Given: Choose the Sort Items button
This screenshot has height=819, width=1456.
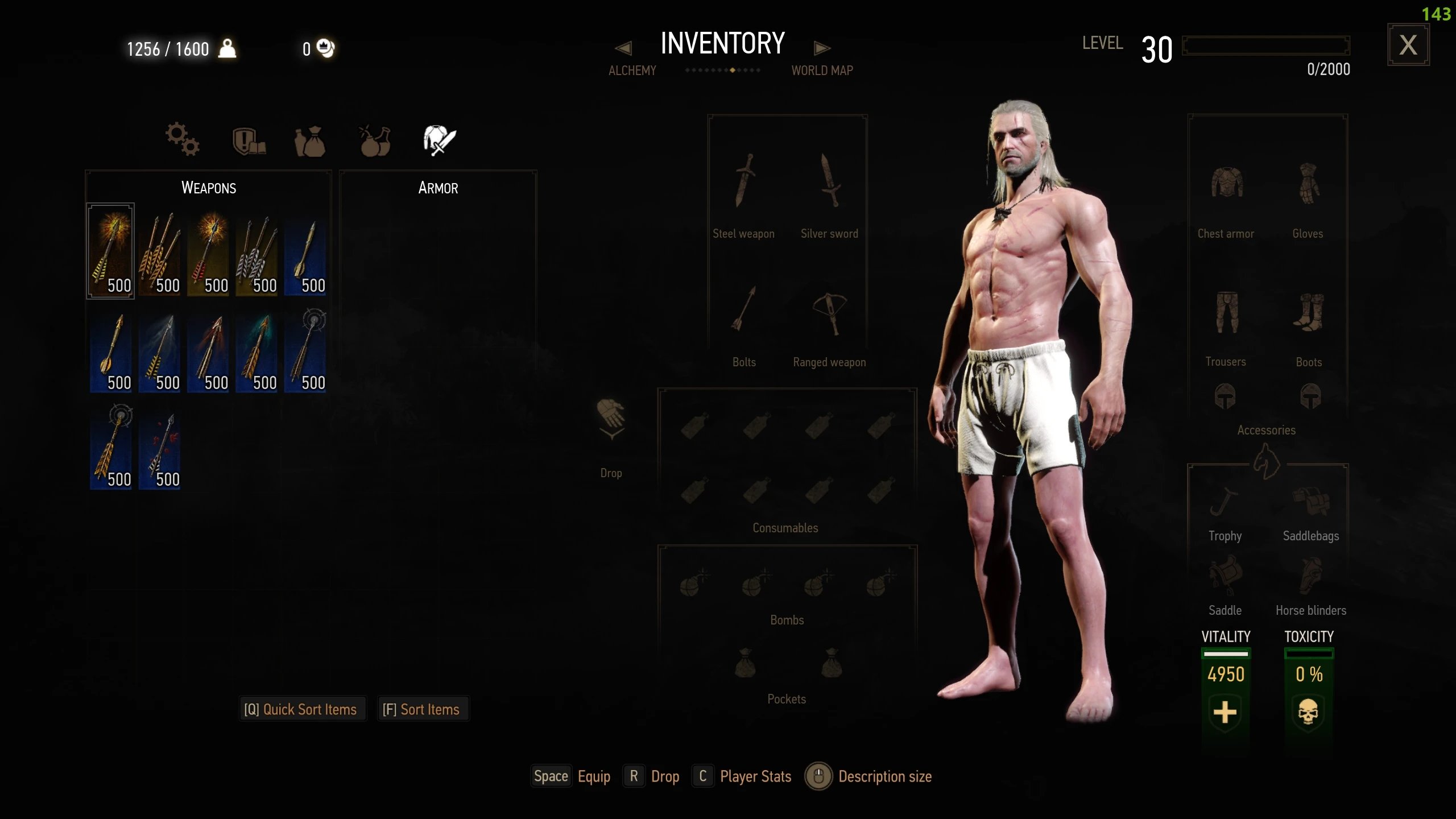Looking at the screenshot, I should (x=421, y=709).
